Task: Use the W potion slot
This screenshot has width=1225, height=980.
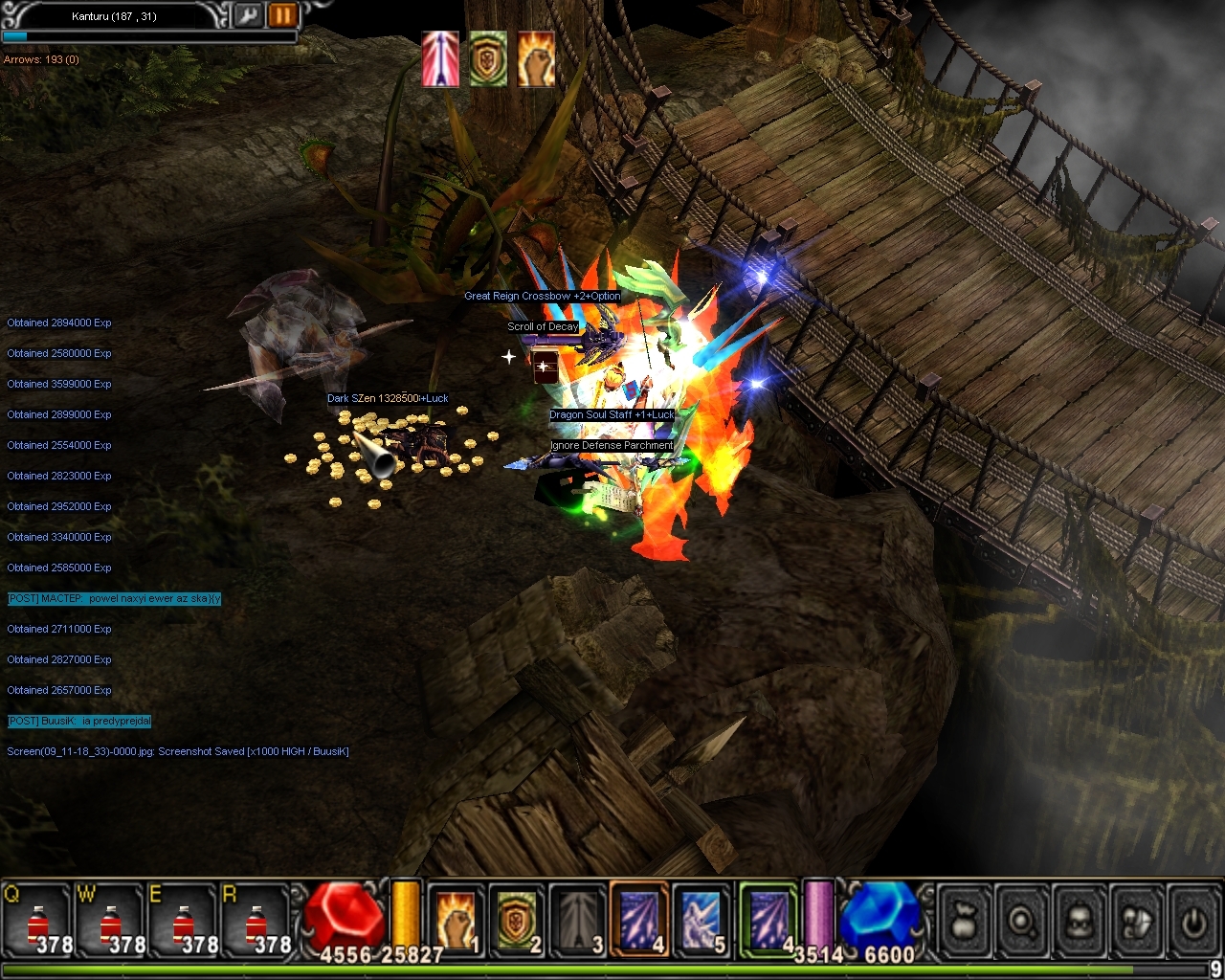Action: [x=111, y=921]
